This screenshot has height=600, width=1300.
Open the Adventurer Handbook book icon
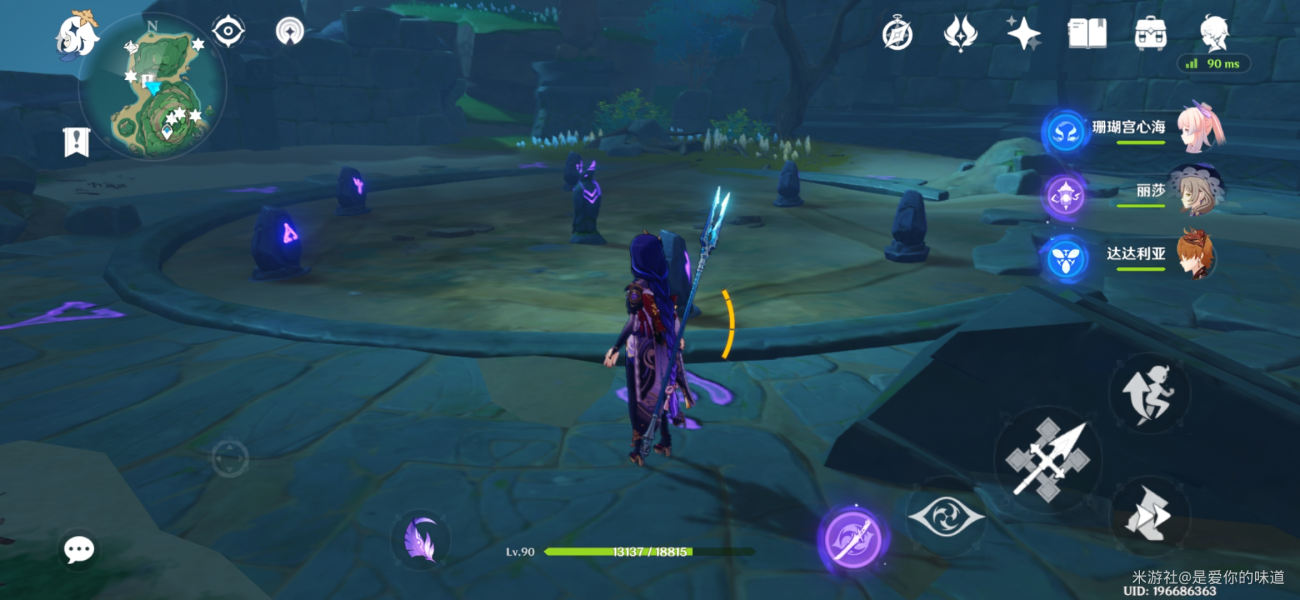pyautogui.click(x=1087, y=34)
